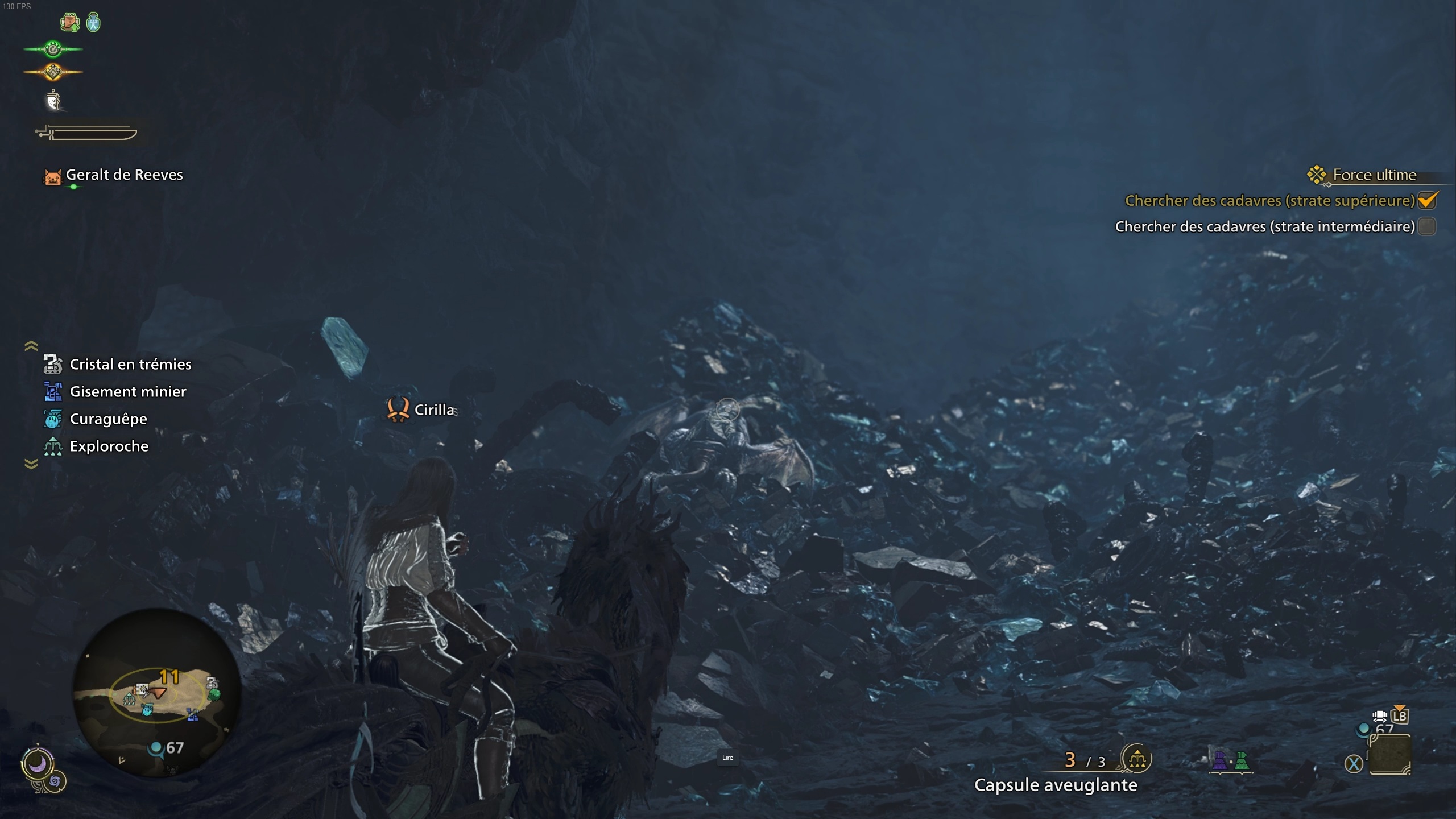
Task: Click the green sharpness gauge at top left
Action: click(x=52, y=49)
